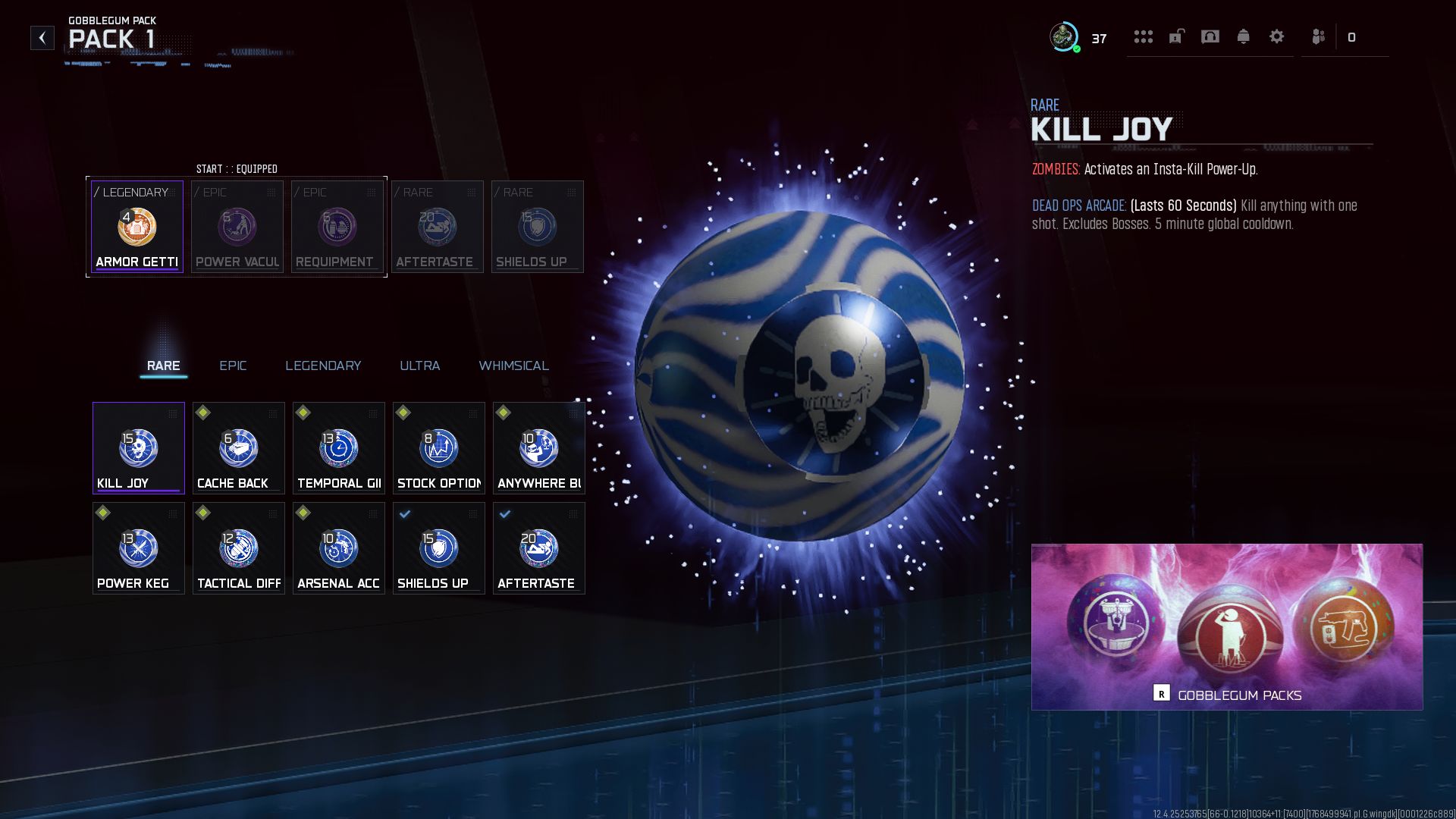The image size is (1456, 819).
Task: Choose the Cache Back gobblegum
Action: [x=238, y=448]
